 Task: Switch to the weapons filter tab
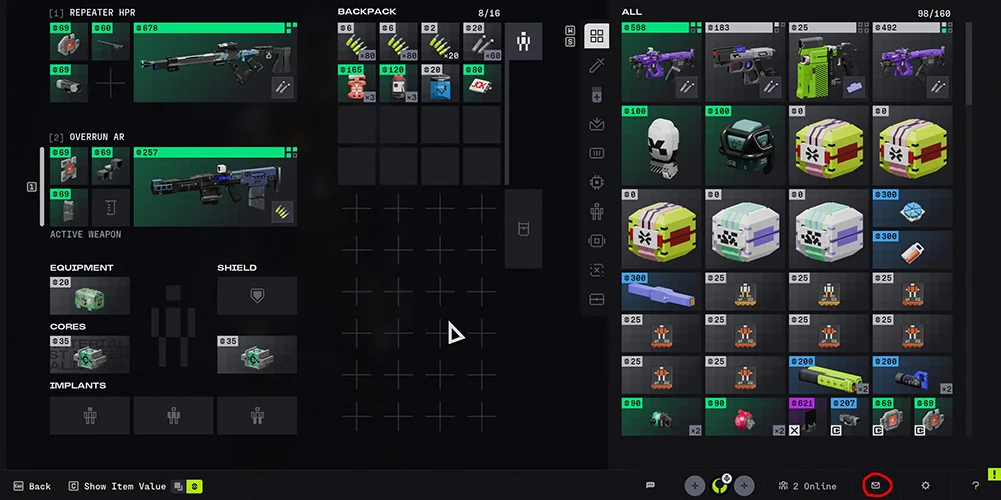pos(597,66)
